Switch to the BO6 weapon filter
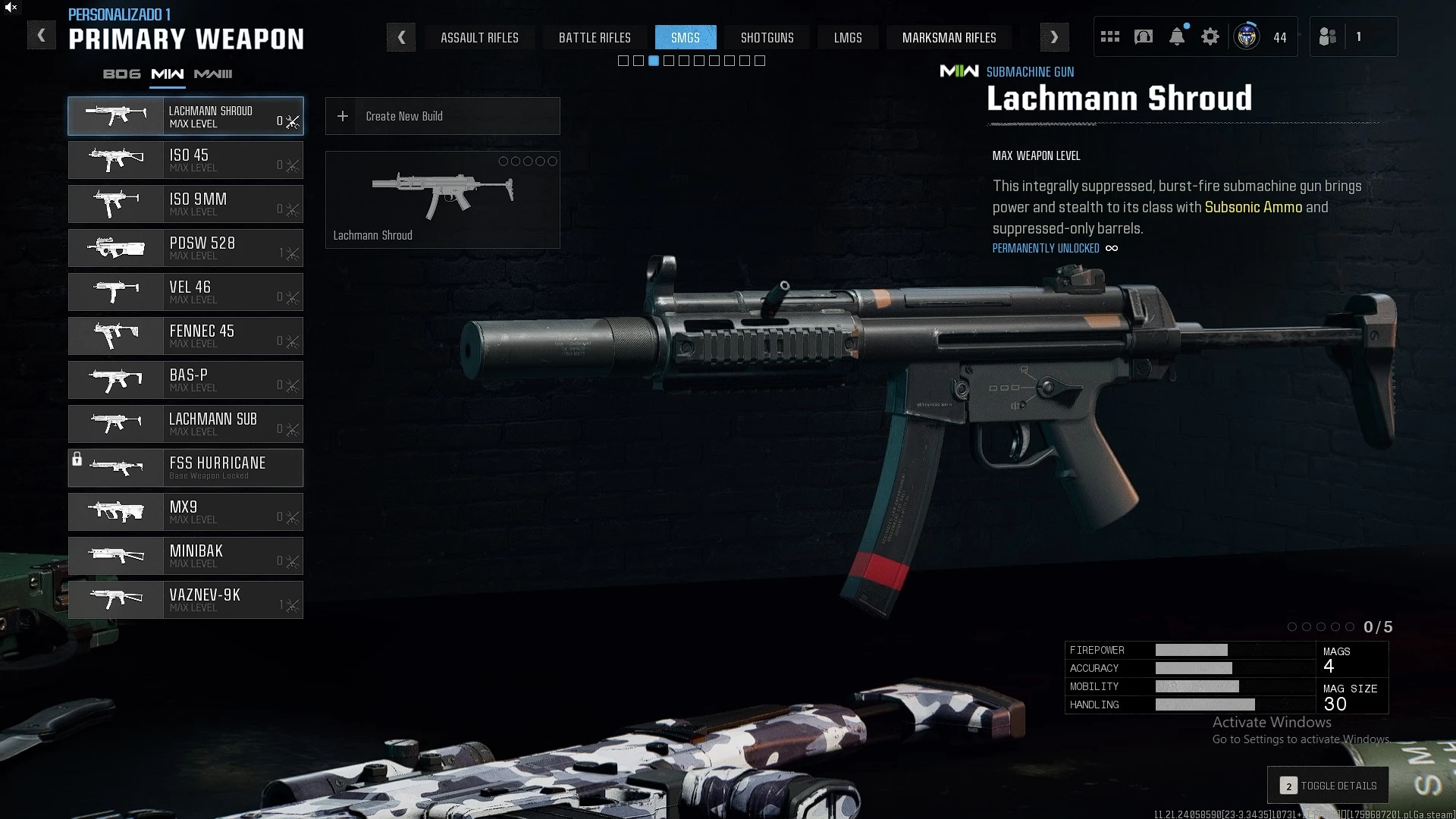The height and width of the screenshot is (819, 1456). [122, 74]
